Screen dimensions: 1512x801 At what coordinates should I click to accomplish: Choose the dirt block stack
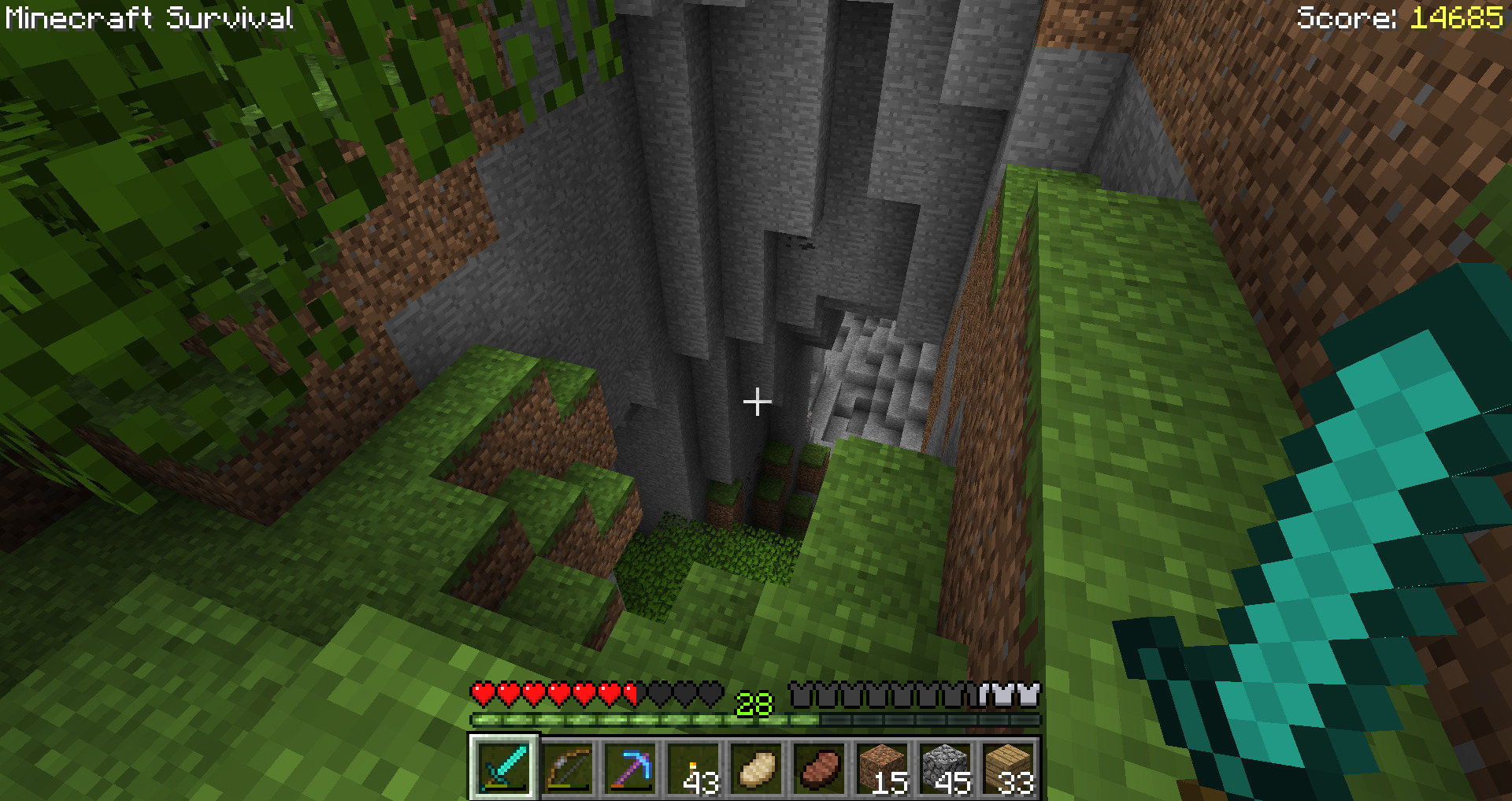[x=883, y=767]
